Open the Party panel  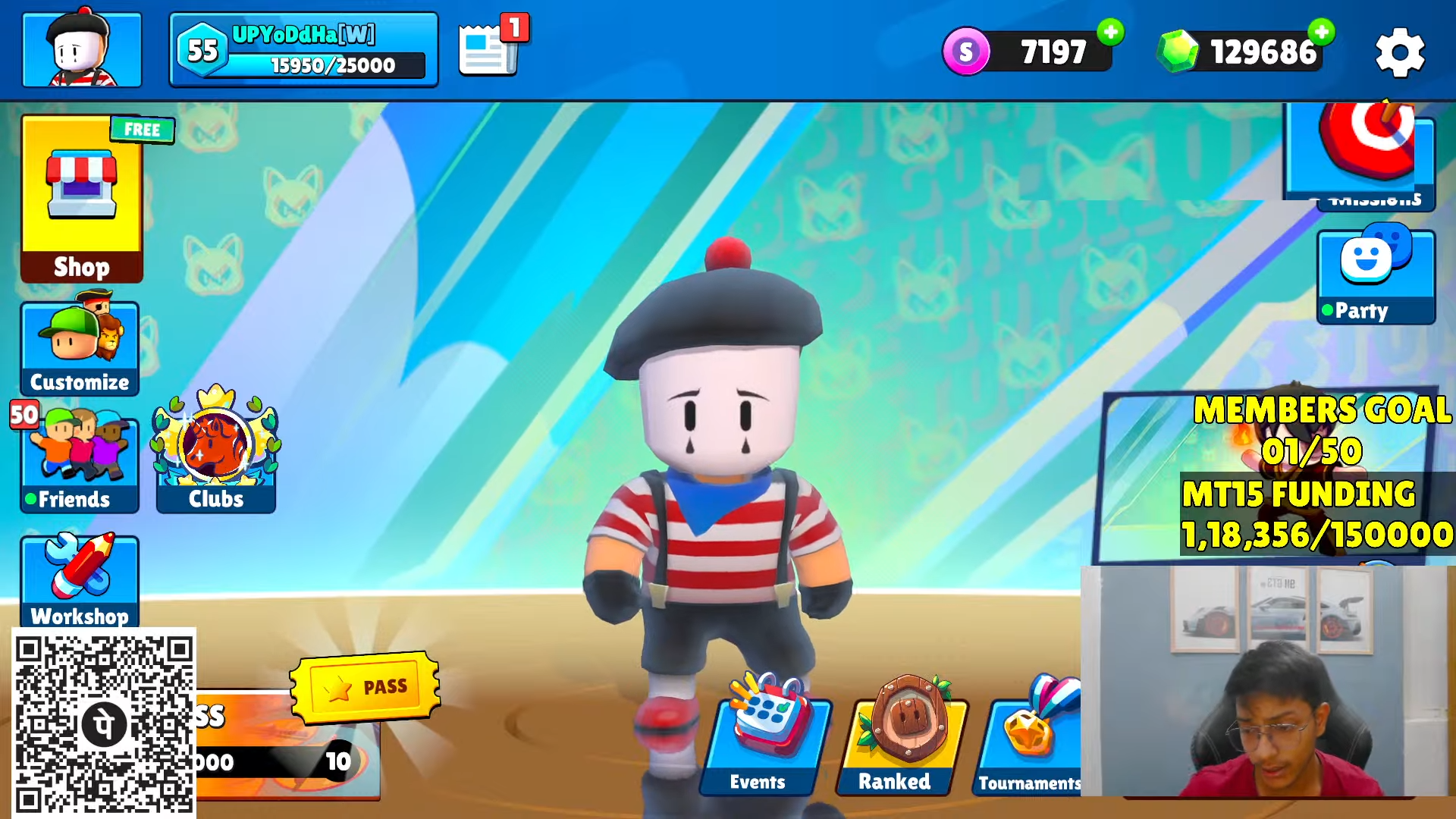pos(1376,276)
